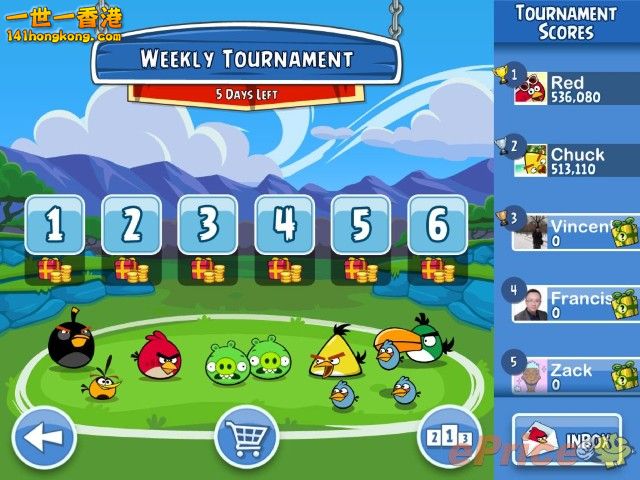Click the gift icon beside Francis
Screen dimensions: 640x480
click(x=624, y=303)
